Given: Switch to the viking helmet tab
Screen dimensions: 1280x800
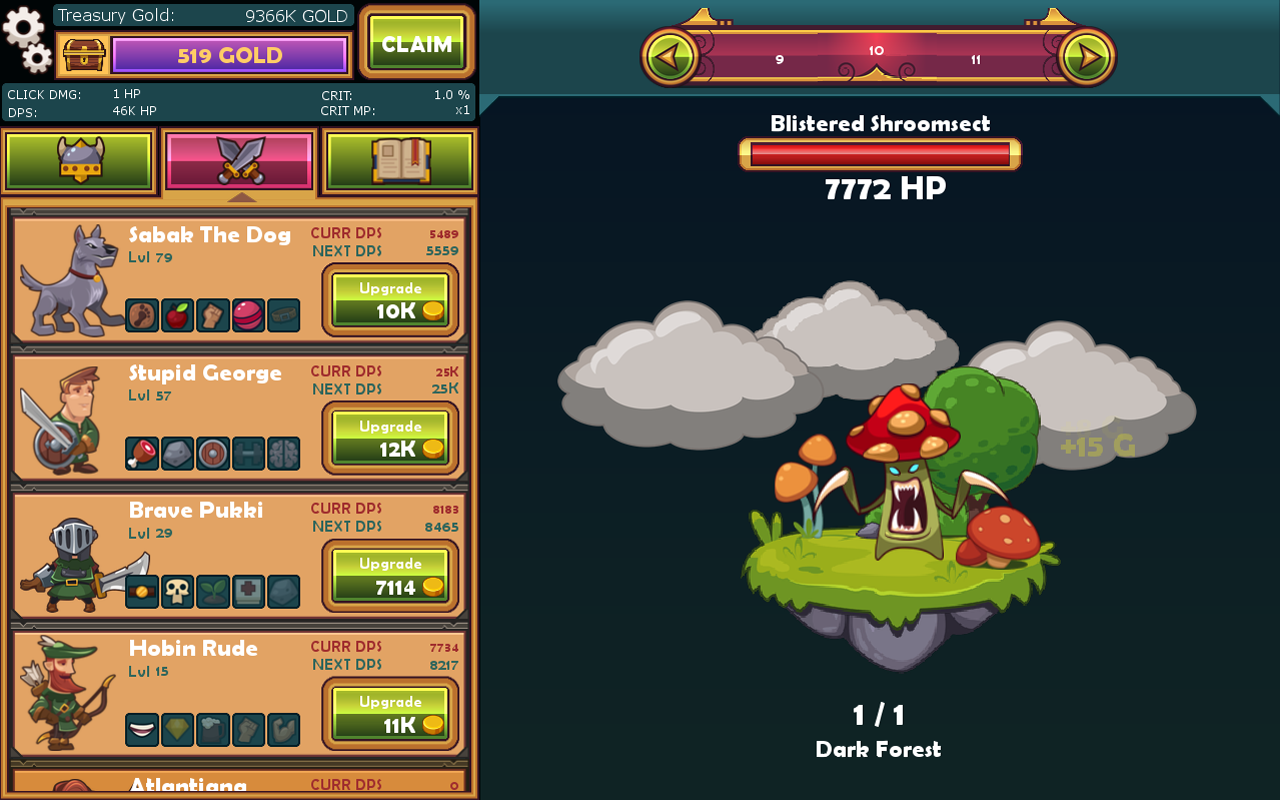Looking at the screenshot, I should click(80, 160).
